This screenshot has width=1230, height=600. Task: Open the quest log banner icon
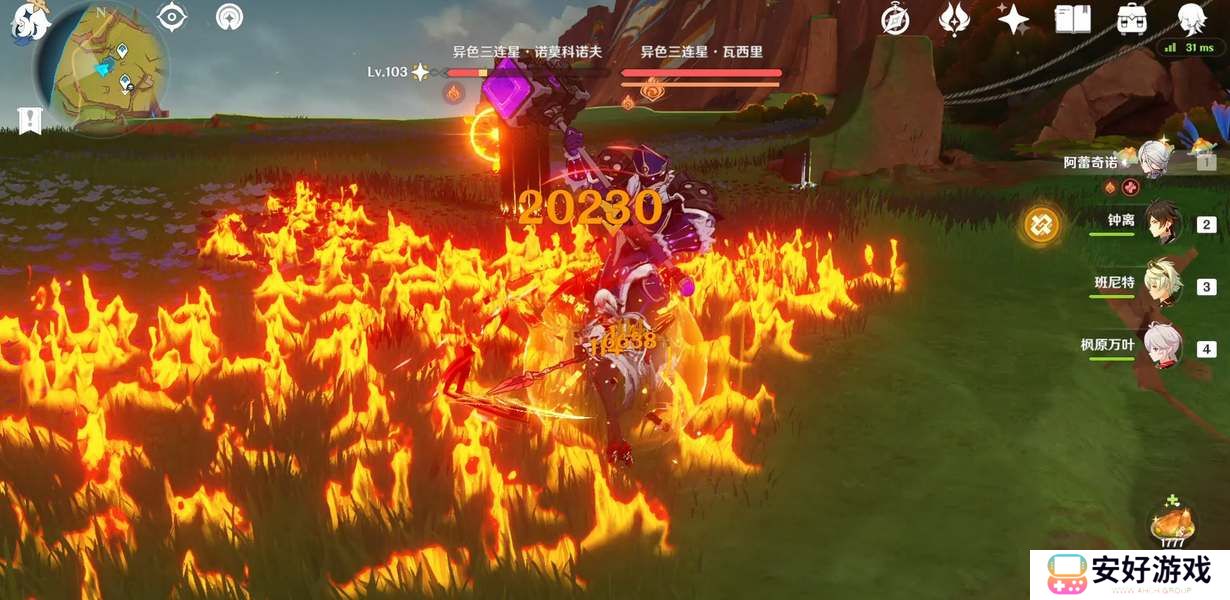tap(30, 119)
